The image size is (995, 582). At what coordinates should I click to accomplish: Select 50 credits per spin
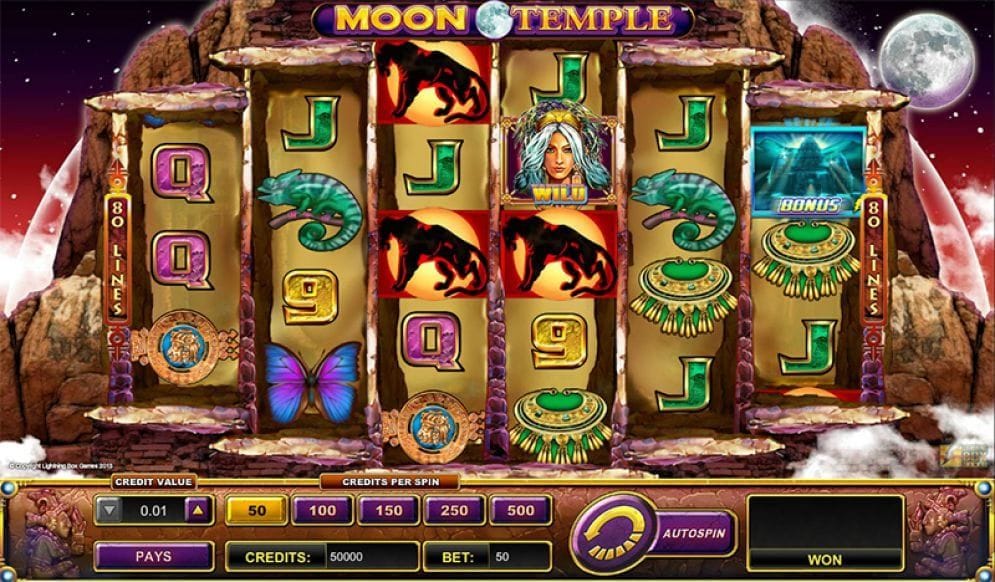tap(256, 511)
